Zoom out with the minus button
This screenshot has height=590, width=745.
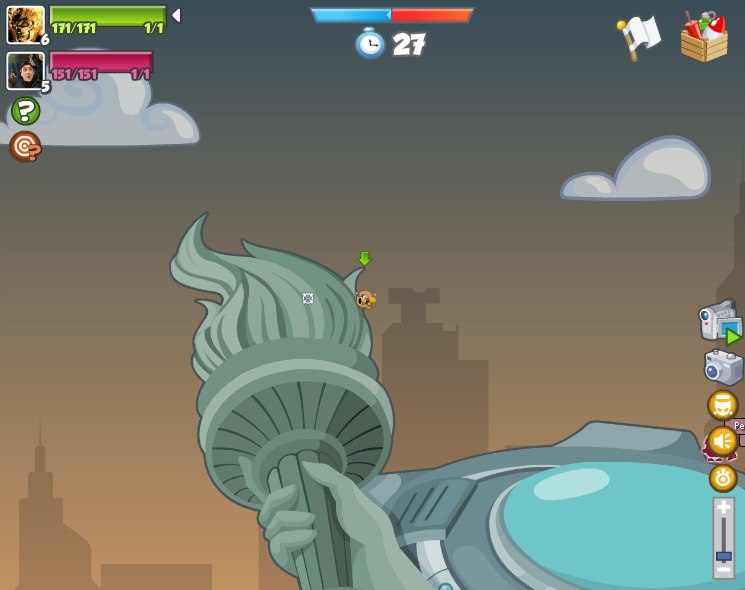723,569
